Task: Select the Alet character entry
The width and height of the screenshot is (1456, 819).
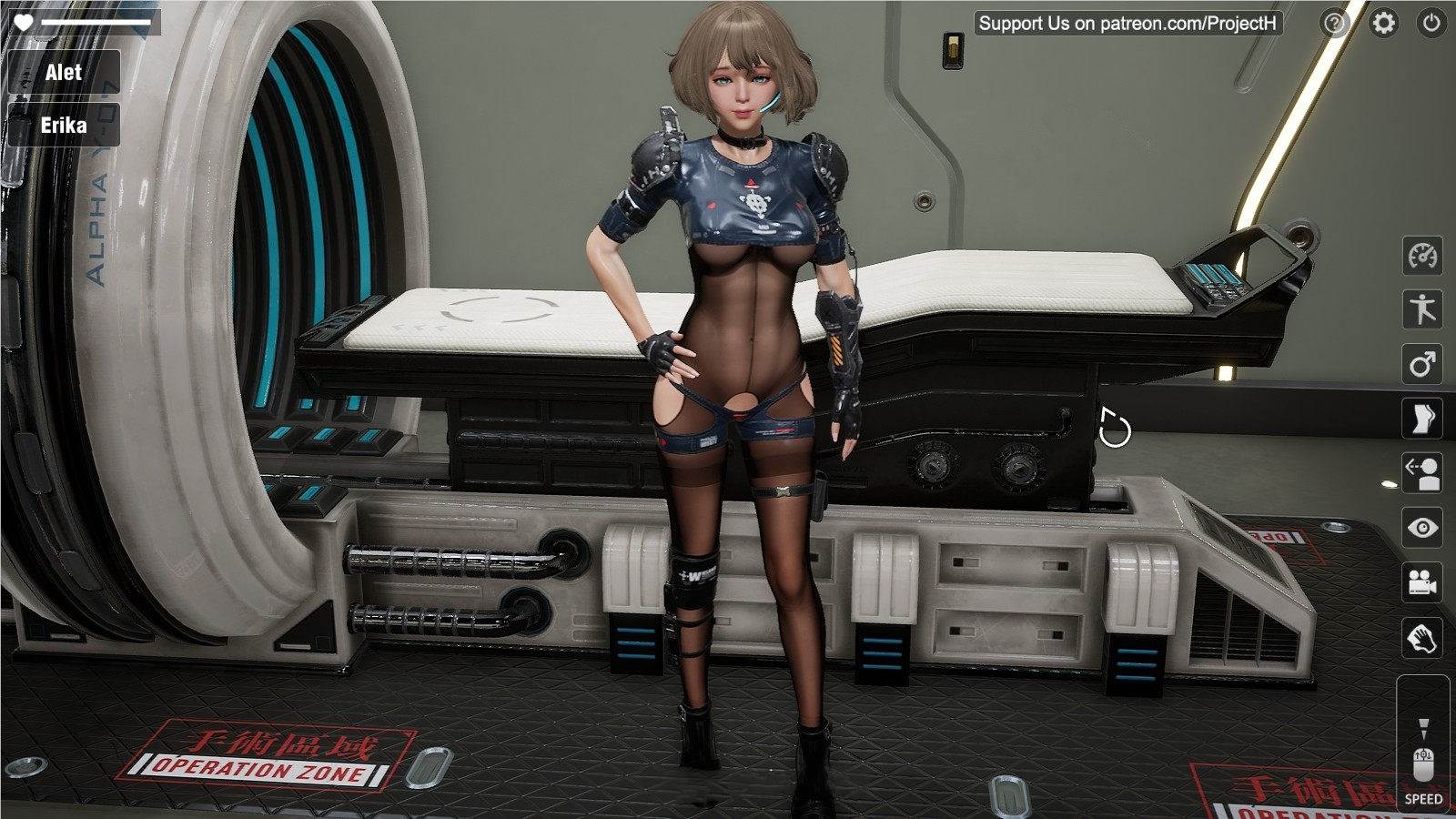Action: tap(64, 73)
